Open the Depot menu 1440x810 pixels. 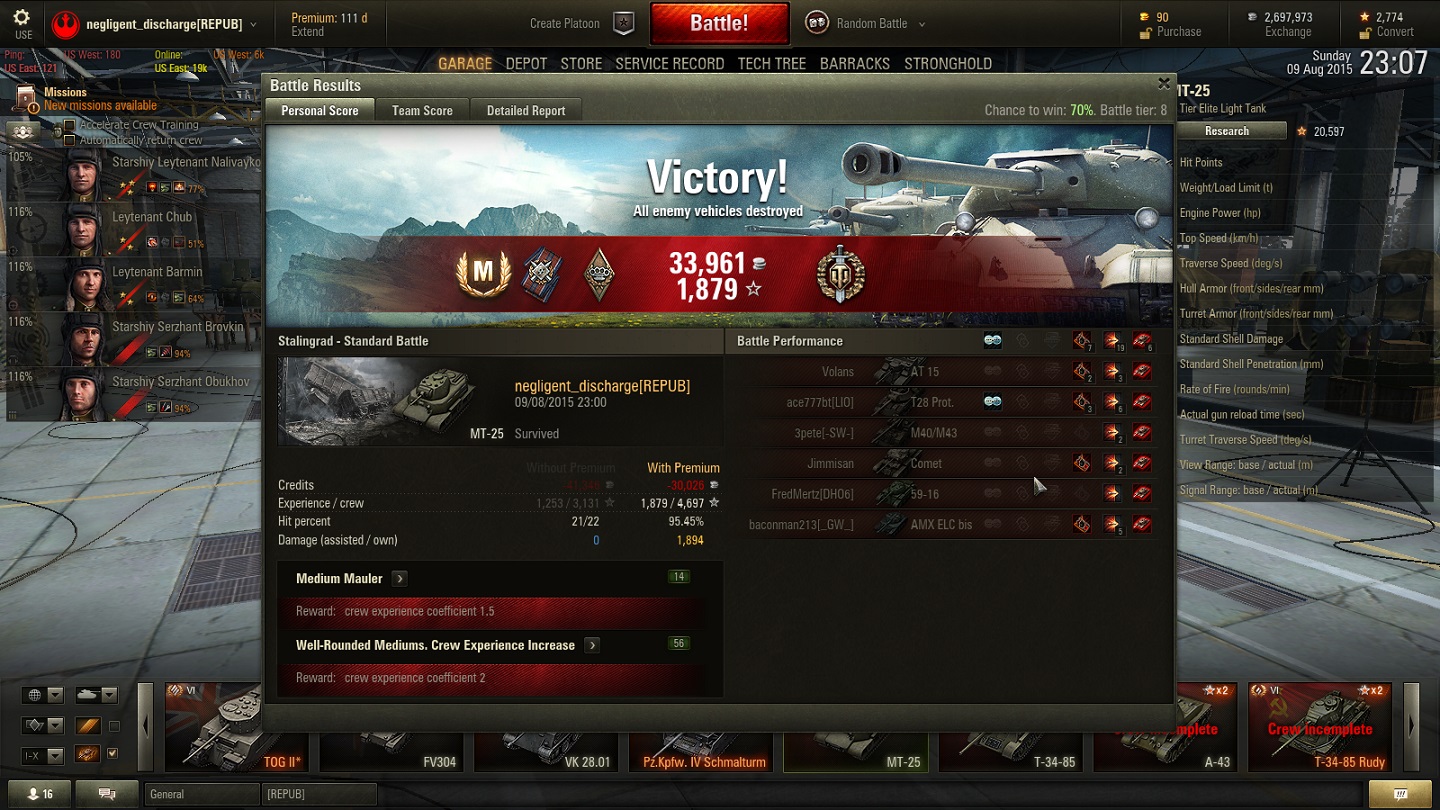click(x=526, y=64)
